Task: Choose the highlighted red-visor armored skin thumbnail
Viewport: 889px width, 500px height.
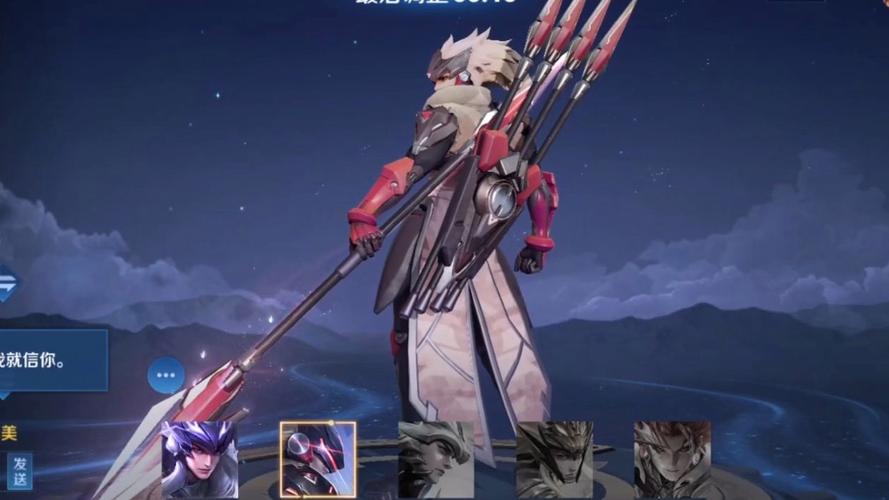Action: [x=318, y=460]
